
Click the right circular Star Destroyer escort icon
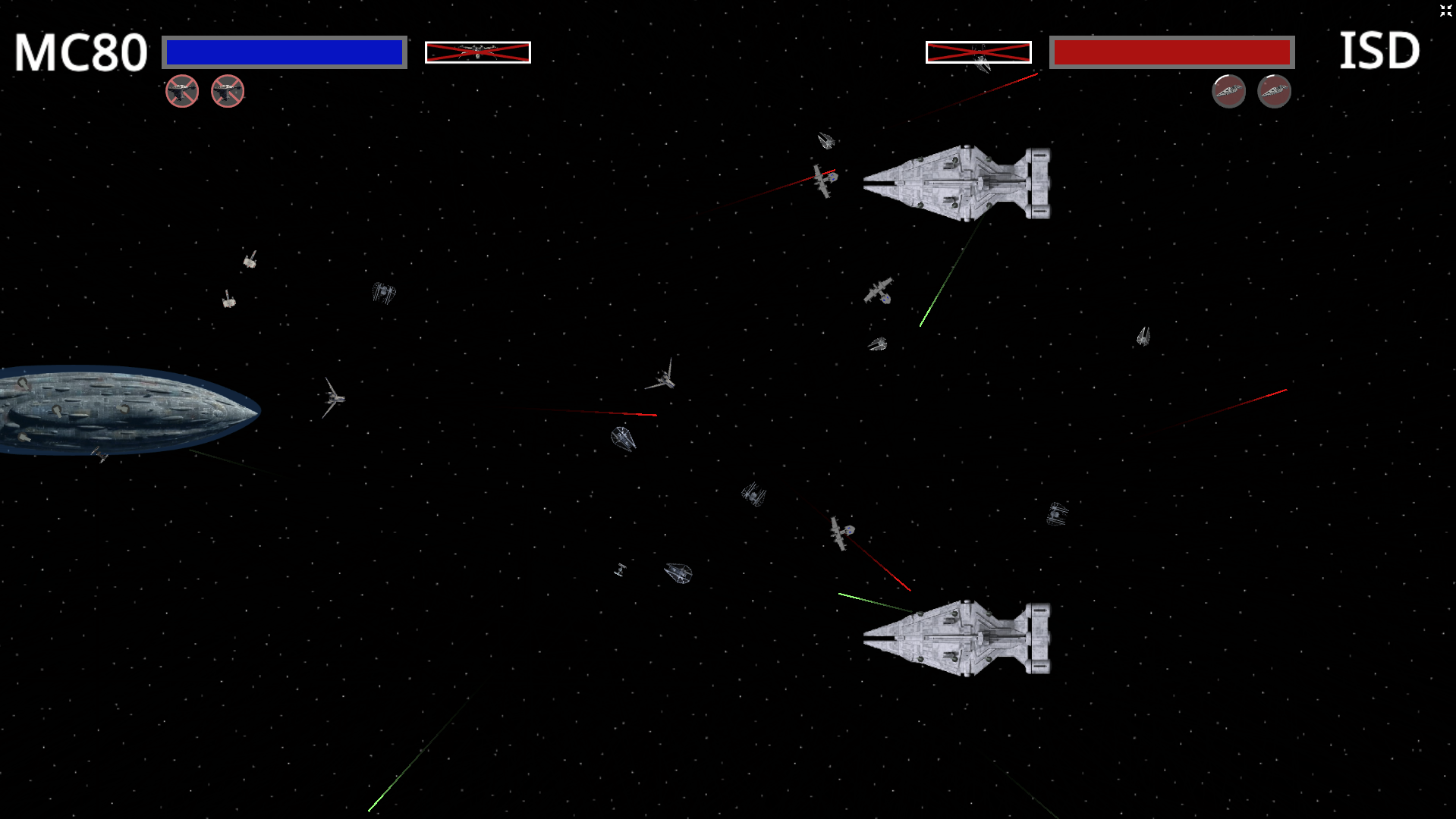pyautogui.click(x=1275, y=91)
